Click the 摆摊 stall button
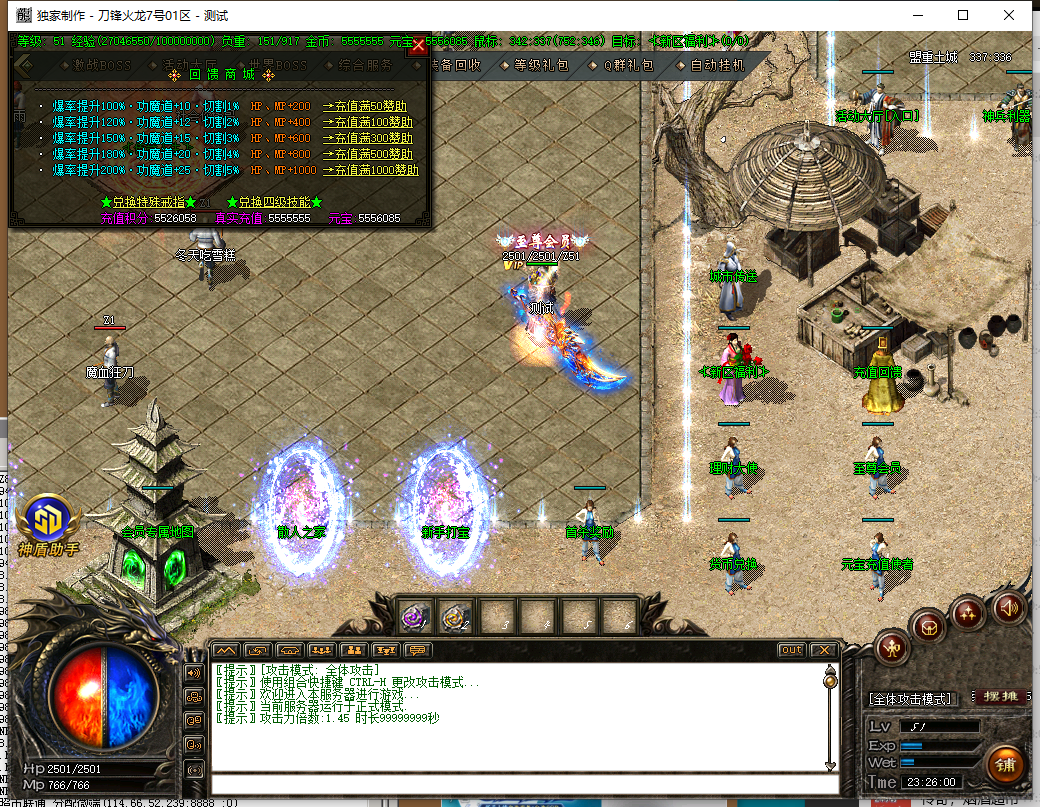Image resolution: width=1040 pixels, height=807 pixels. 998,697
